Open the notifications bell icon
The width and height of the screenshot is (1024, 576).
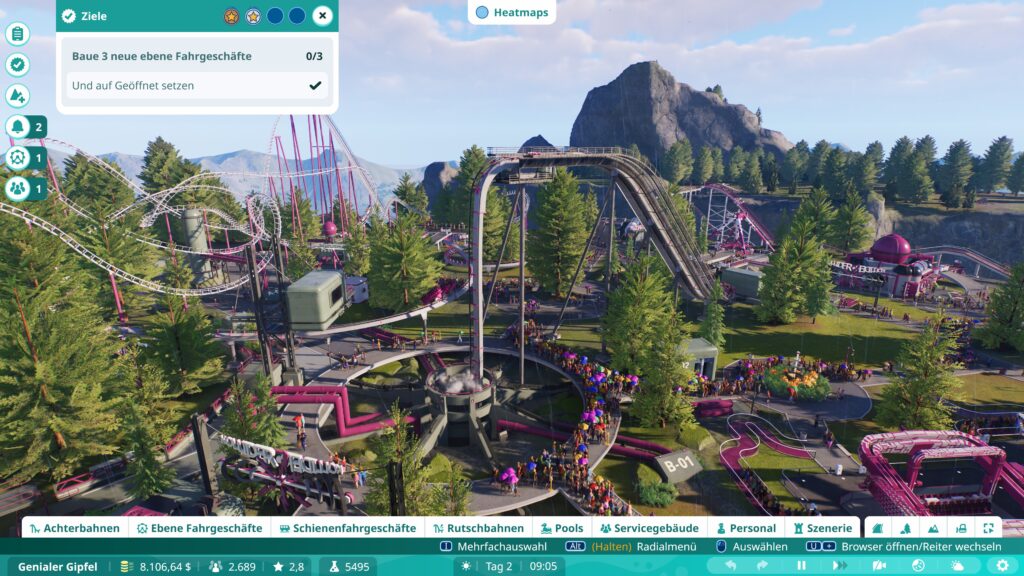pos(17,127)
